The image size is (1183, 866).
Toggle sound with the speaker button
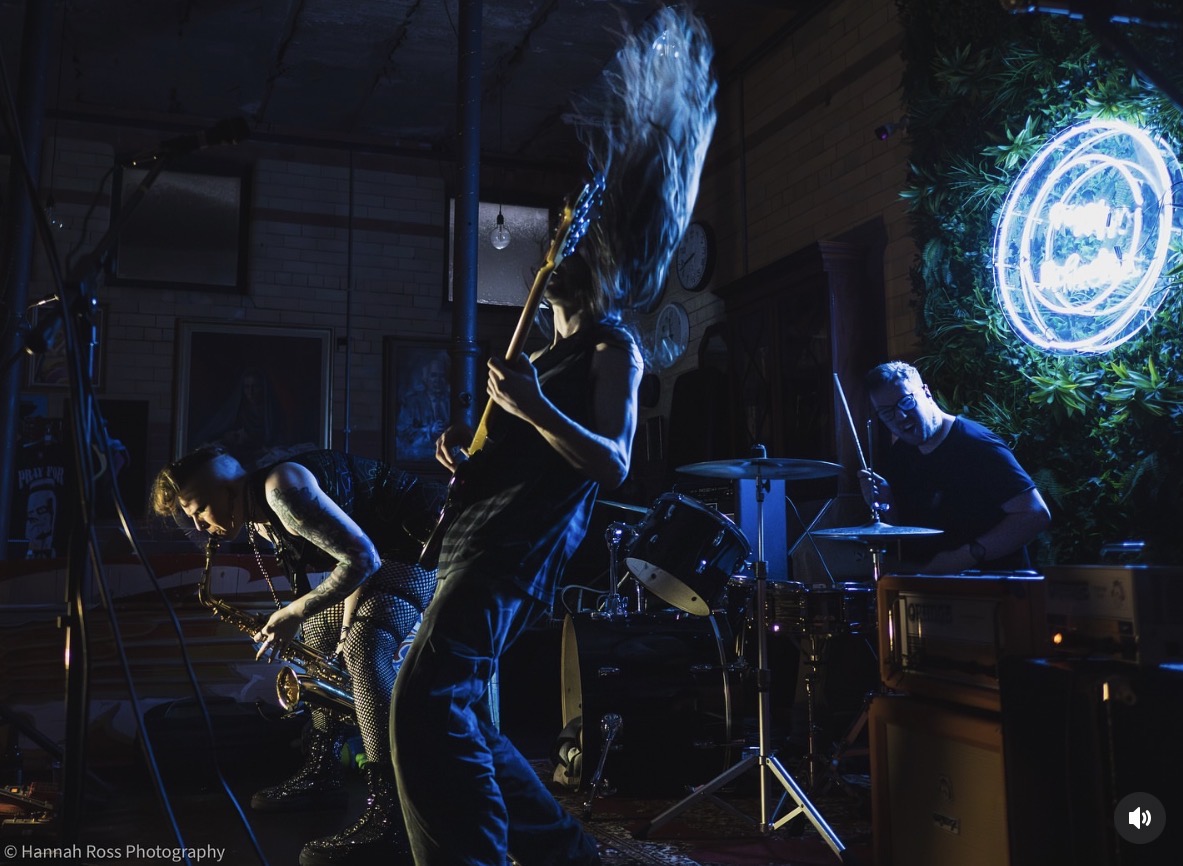click(x=1139, y=818)
